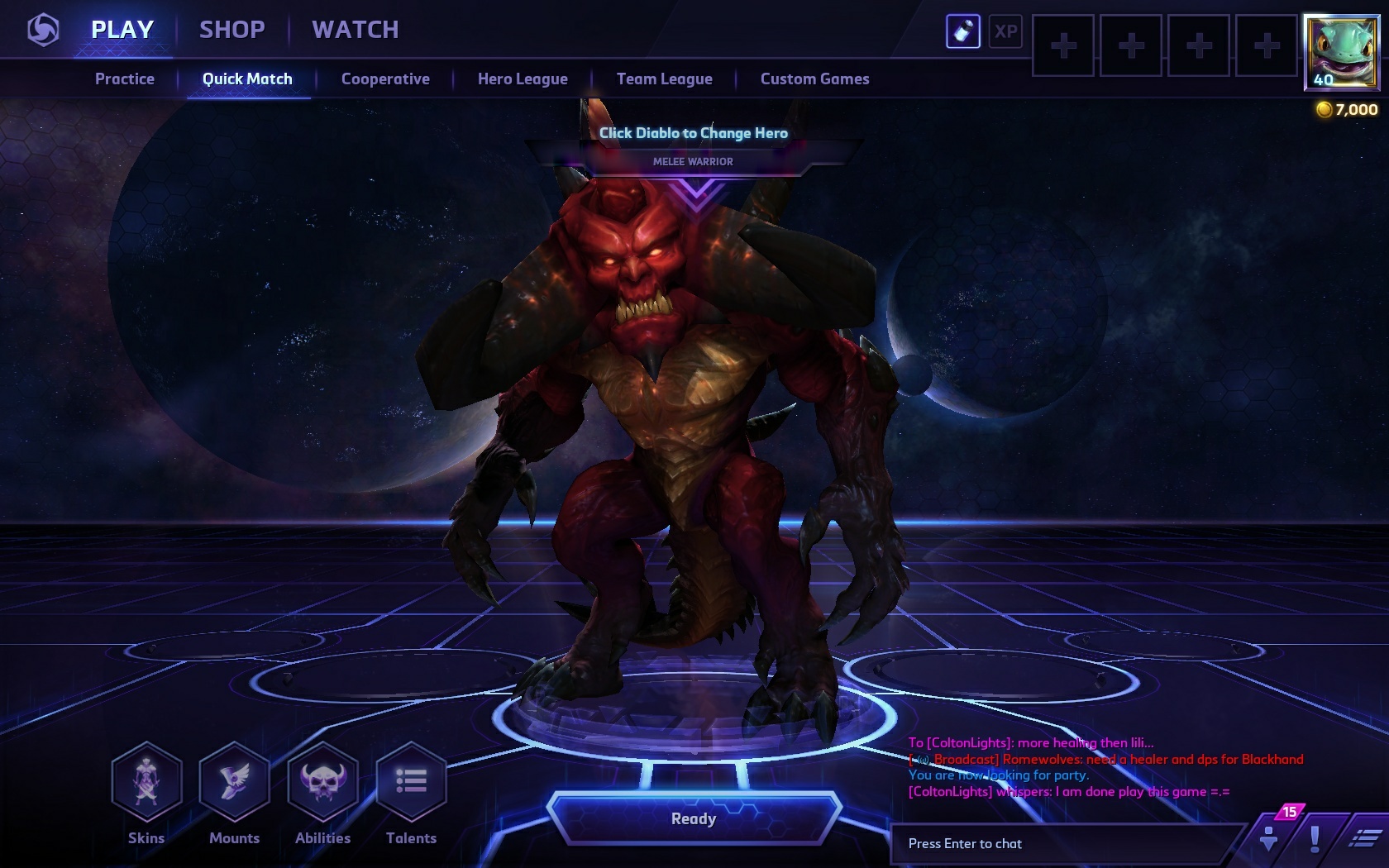
Task: Switch to the Cooperative tab
Action: click(384, 79)
